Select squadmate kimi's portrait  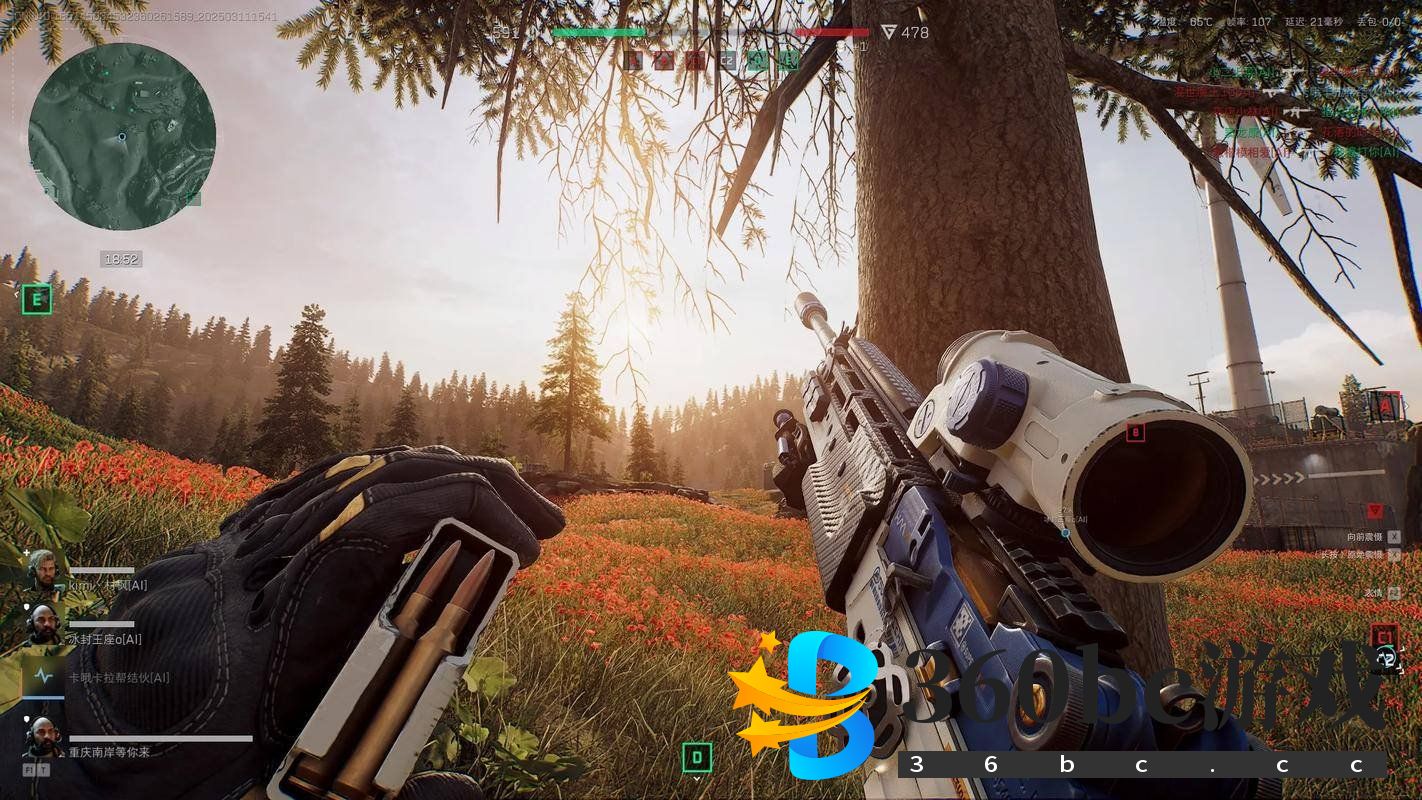point(41,569)
